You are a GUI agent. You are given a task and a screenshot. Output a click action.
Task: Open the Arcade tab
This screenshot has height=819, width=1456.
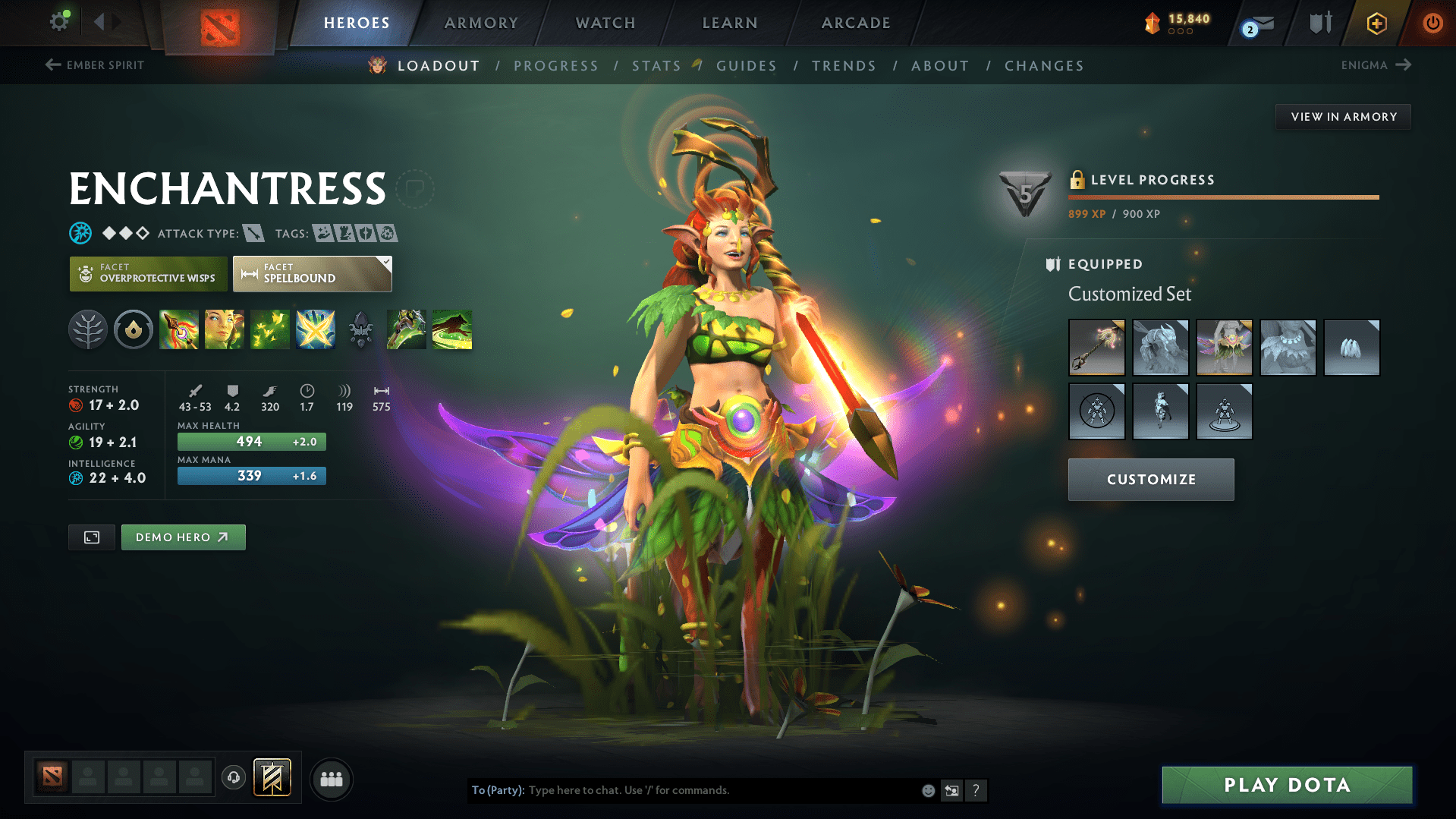click(x=856, y=23)
